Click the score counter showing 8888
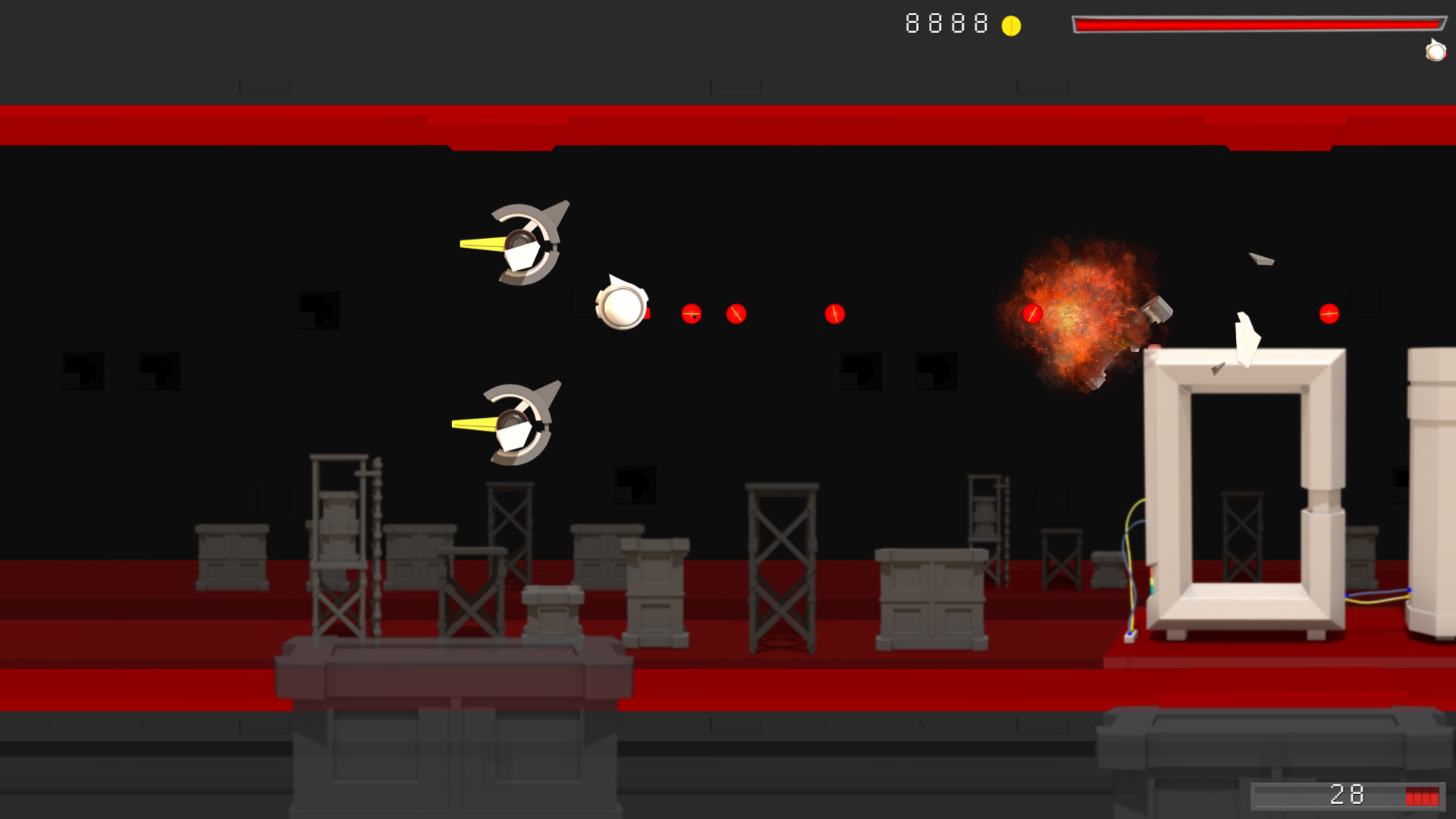This screenshot has width=1456, height=819. 945,24
